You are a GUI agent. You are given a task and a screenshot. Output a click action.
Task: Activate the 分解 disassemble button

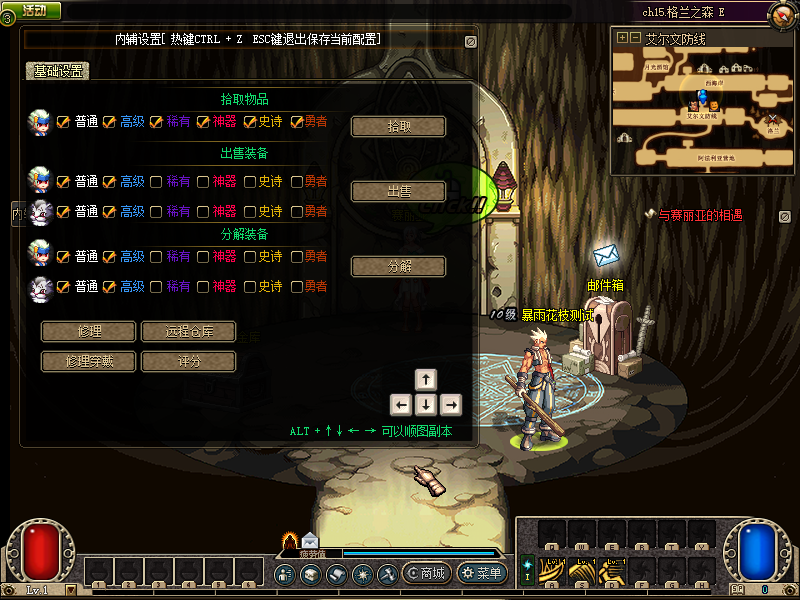pos(398,267)
